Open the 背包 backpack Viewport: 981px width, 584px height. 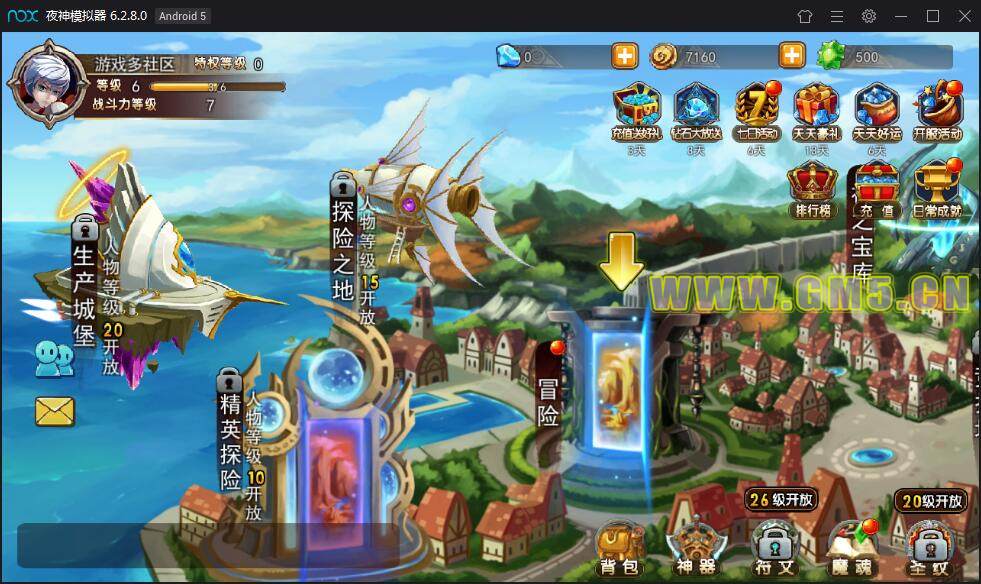(617, 546)
